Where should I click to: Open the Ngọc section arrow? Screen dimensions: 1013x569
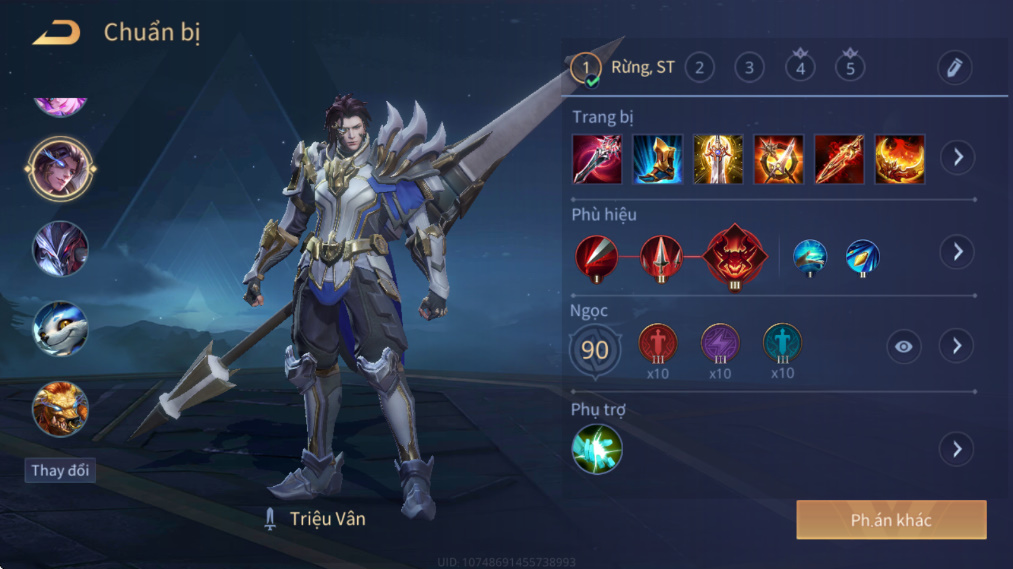click(957, 346)
